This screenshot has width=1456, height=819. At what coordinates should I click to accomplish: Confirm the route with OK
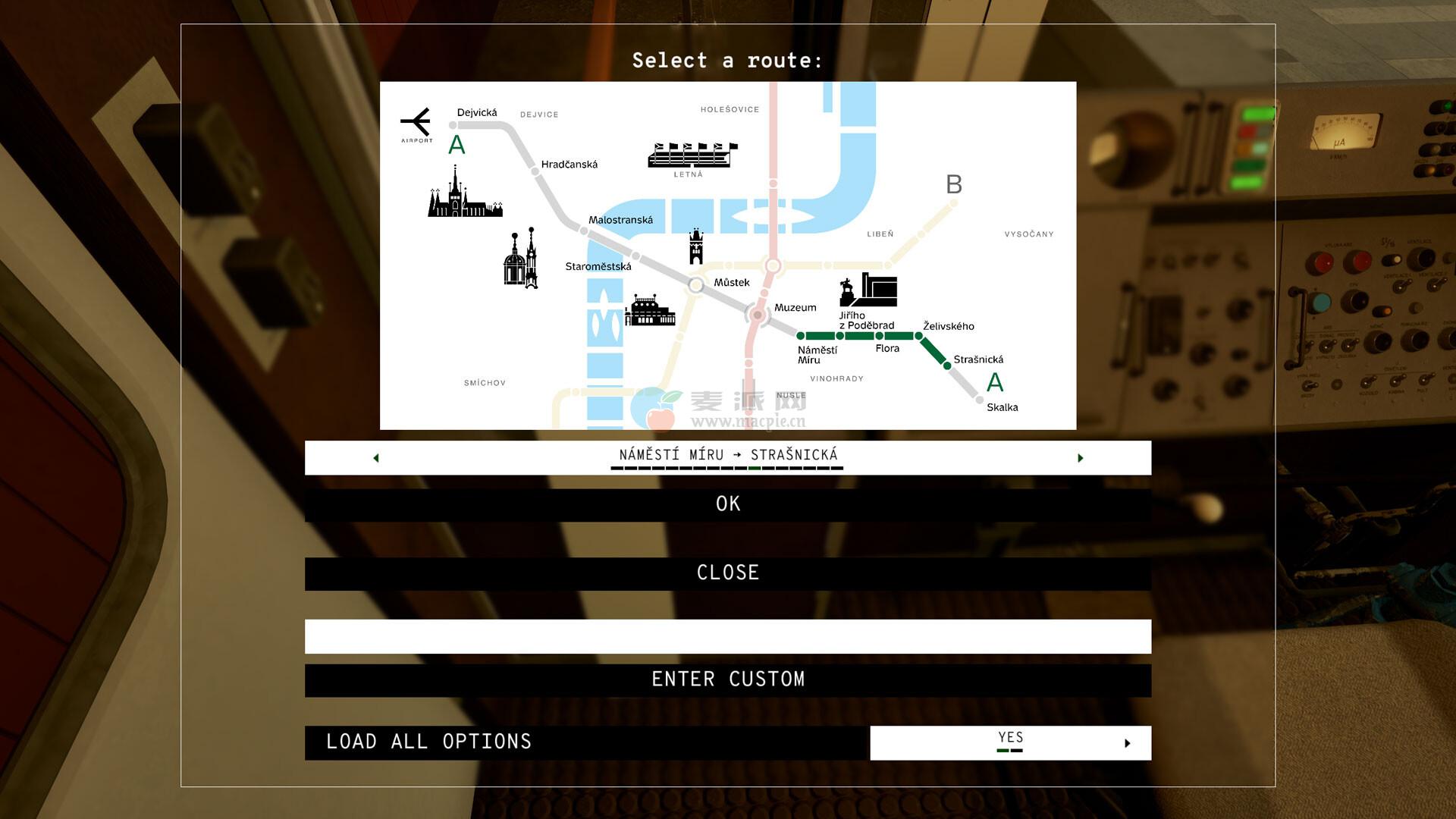pos(727,504)
